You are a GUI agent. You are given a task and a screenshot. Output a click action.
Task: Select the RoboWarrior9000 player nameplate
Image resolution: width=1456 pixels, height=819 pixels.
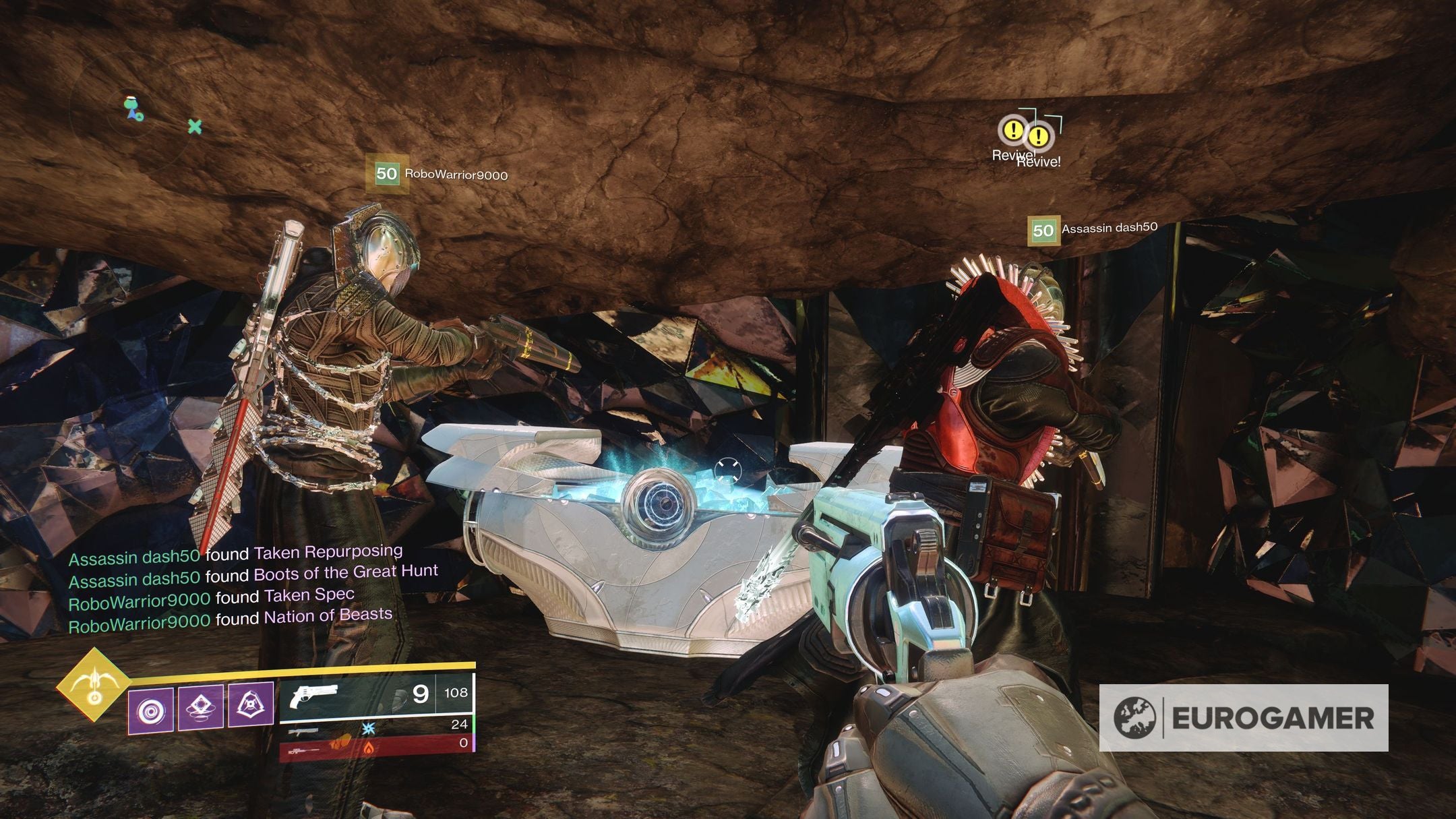point(438,174)
